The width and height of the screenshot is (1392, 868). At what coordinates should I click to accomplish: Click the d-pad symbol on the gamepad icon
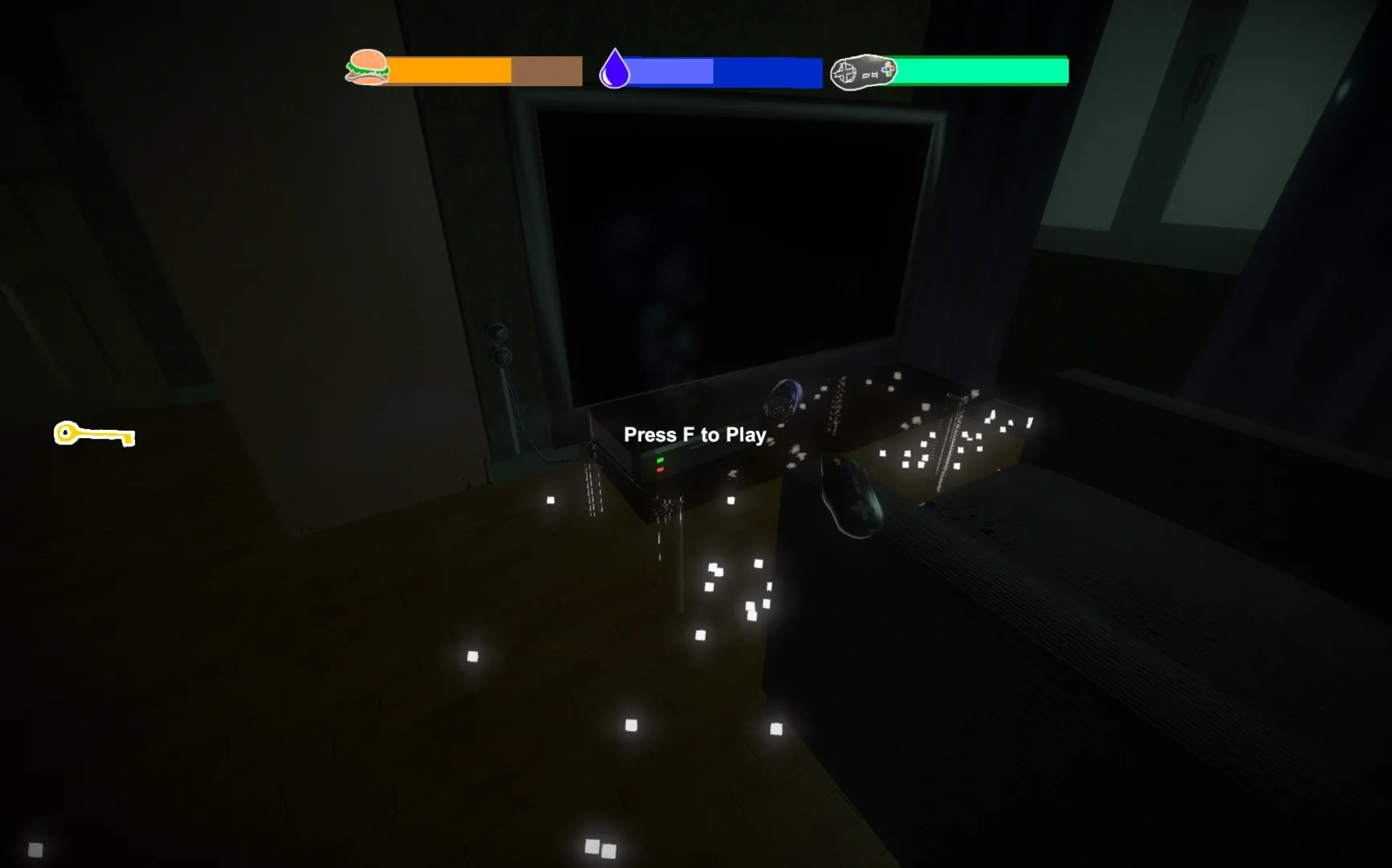(845, 71)
